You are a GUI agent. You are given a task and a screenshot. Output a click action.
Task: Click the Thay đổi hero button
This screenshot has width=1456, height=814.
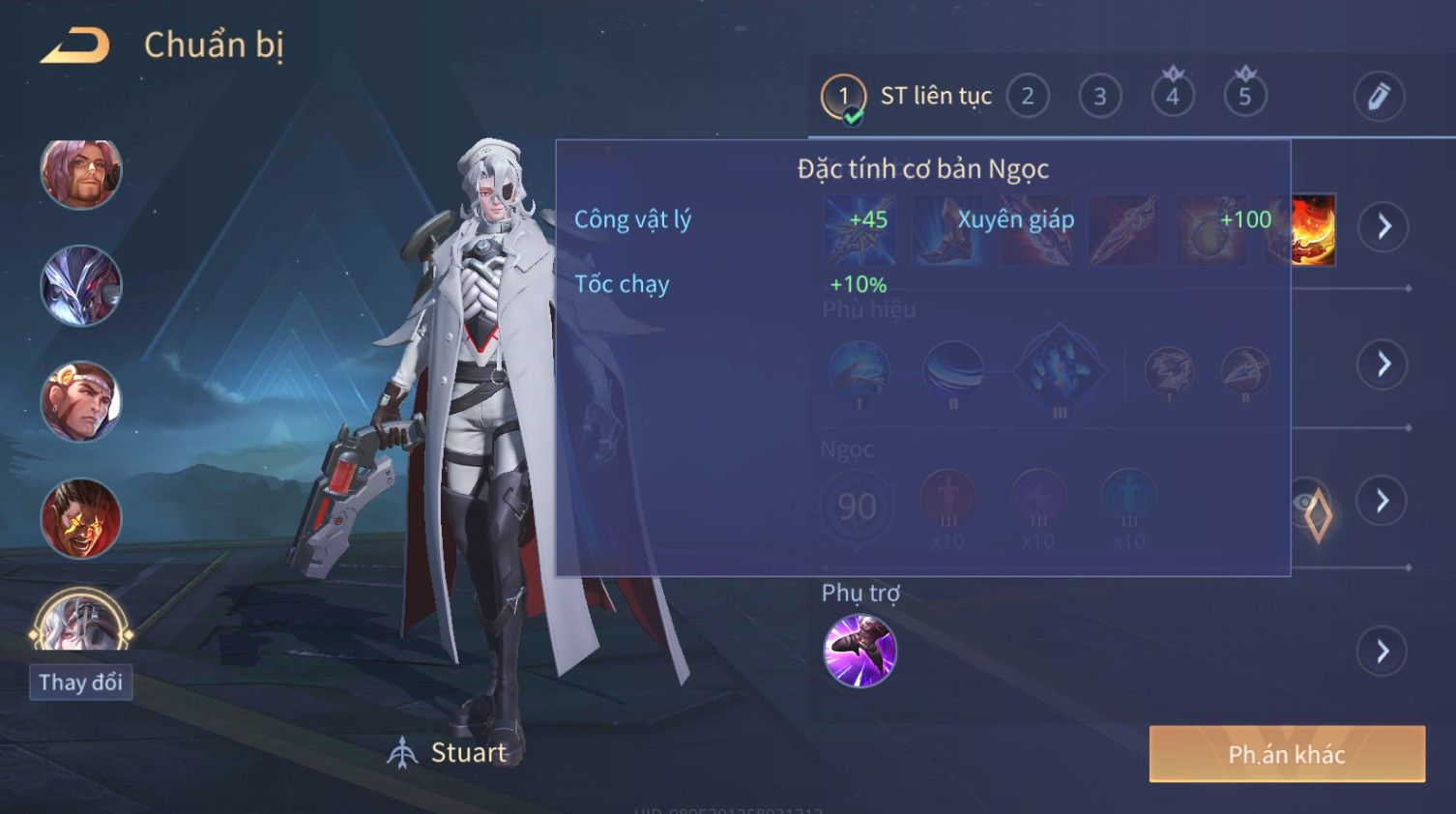[x=80, y=683]
